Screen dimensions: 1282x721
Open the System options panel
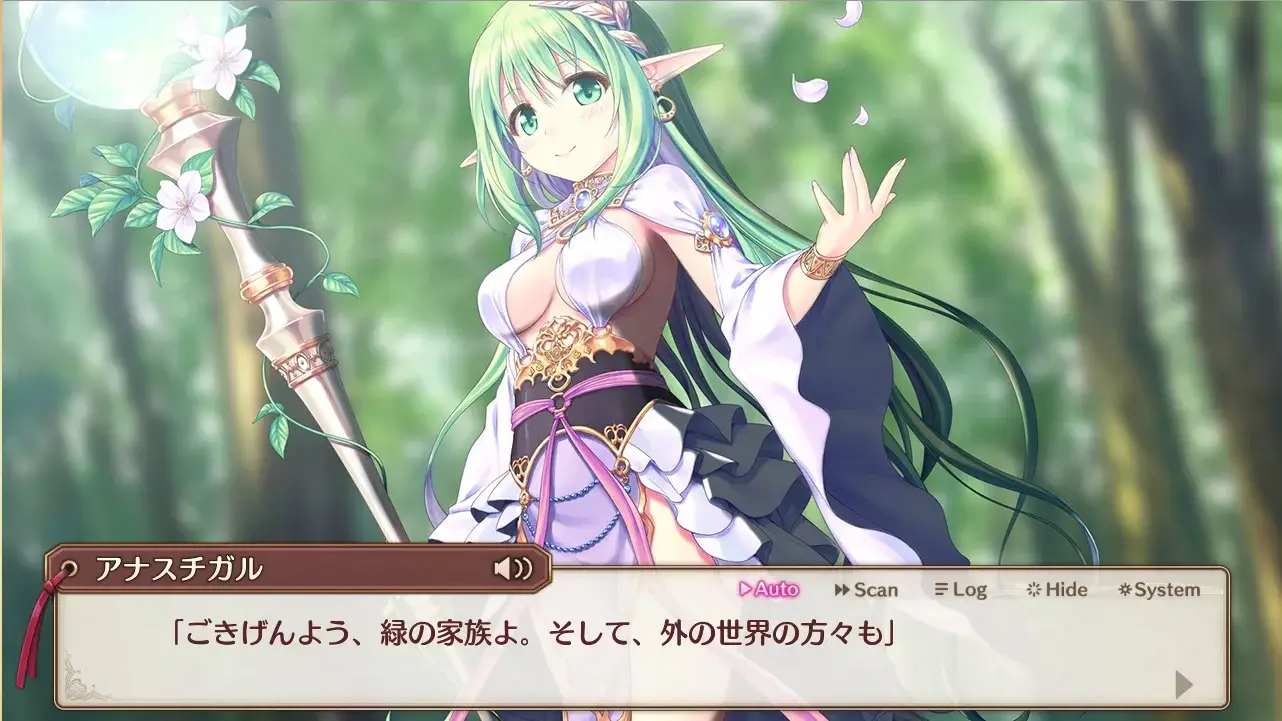[x=1160, y=590]
